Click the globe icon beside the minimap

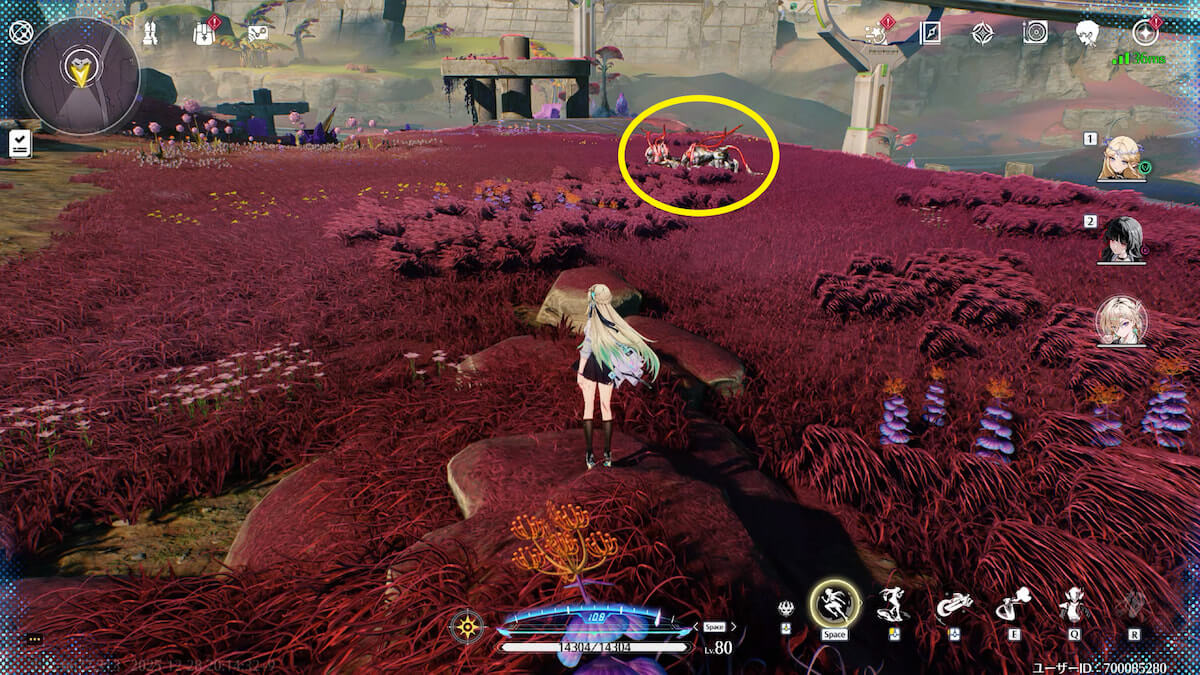pyautogui.click(x=20, y=31)
